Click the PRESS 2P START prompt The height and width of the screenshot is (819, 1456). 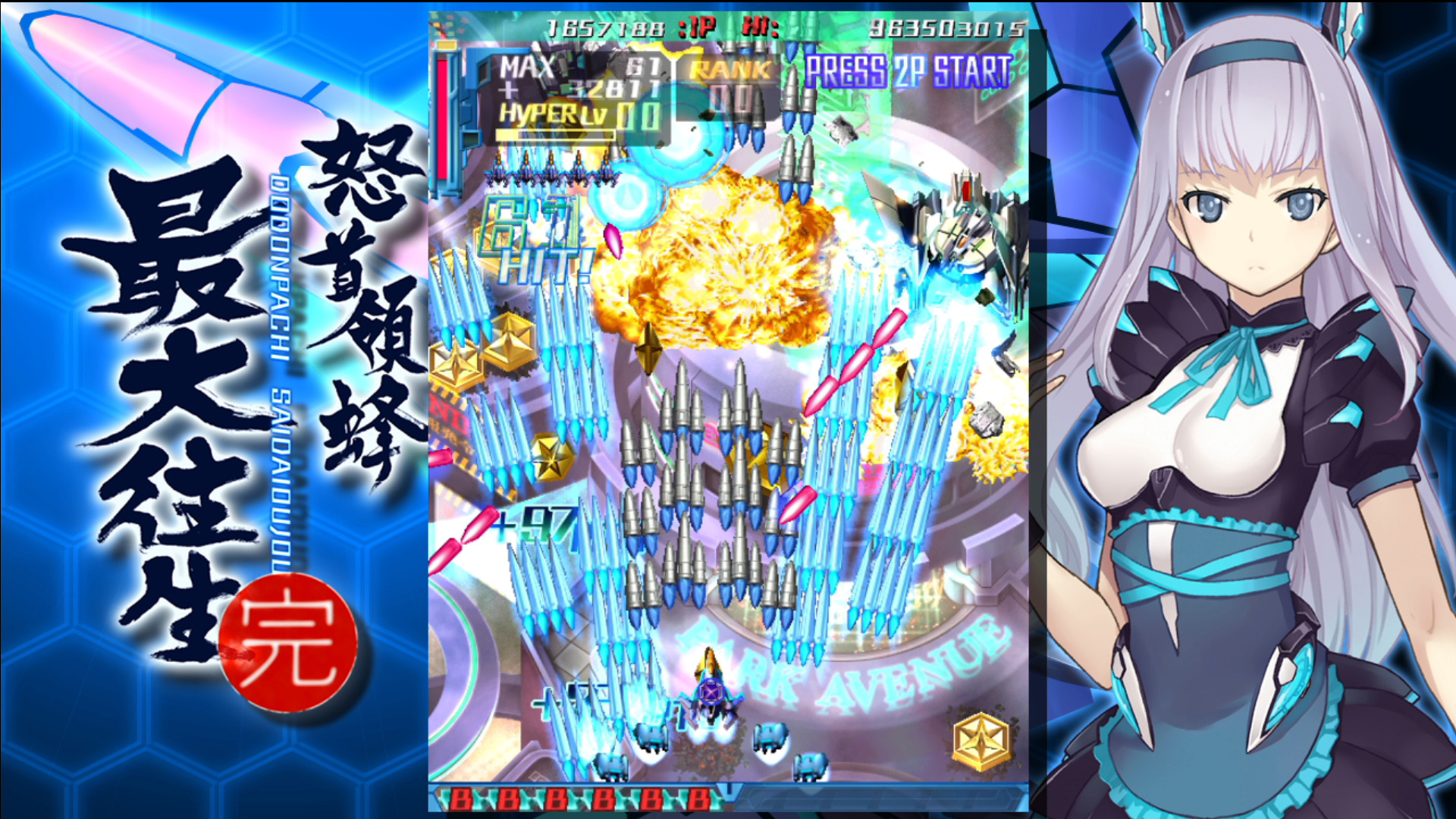(x=907, y=72)
